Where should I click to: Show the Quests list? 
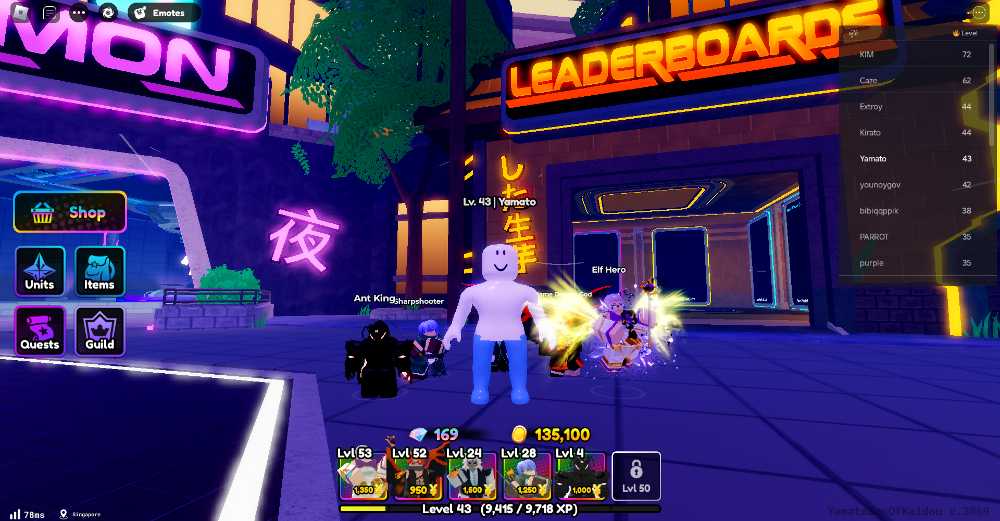click(x=40, y=331)
